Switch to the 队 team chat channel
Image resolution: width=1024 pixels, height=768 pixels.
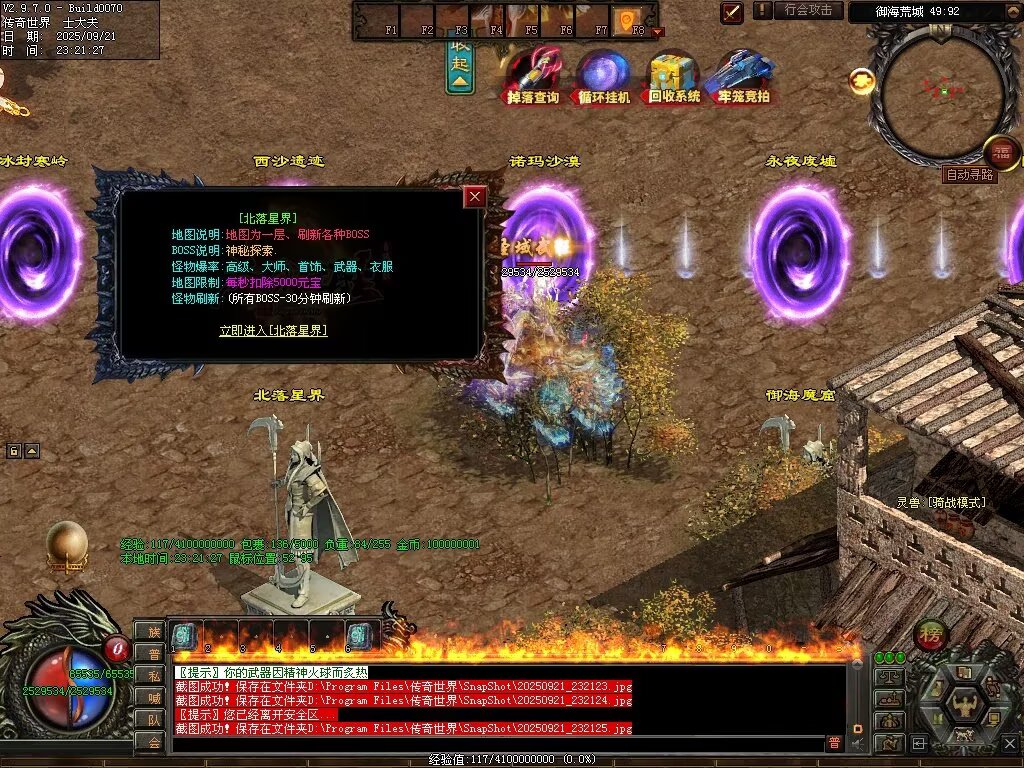pos(155,720)
